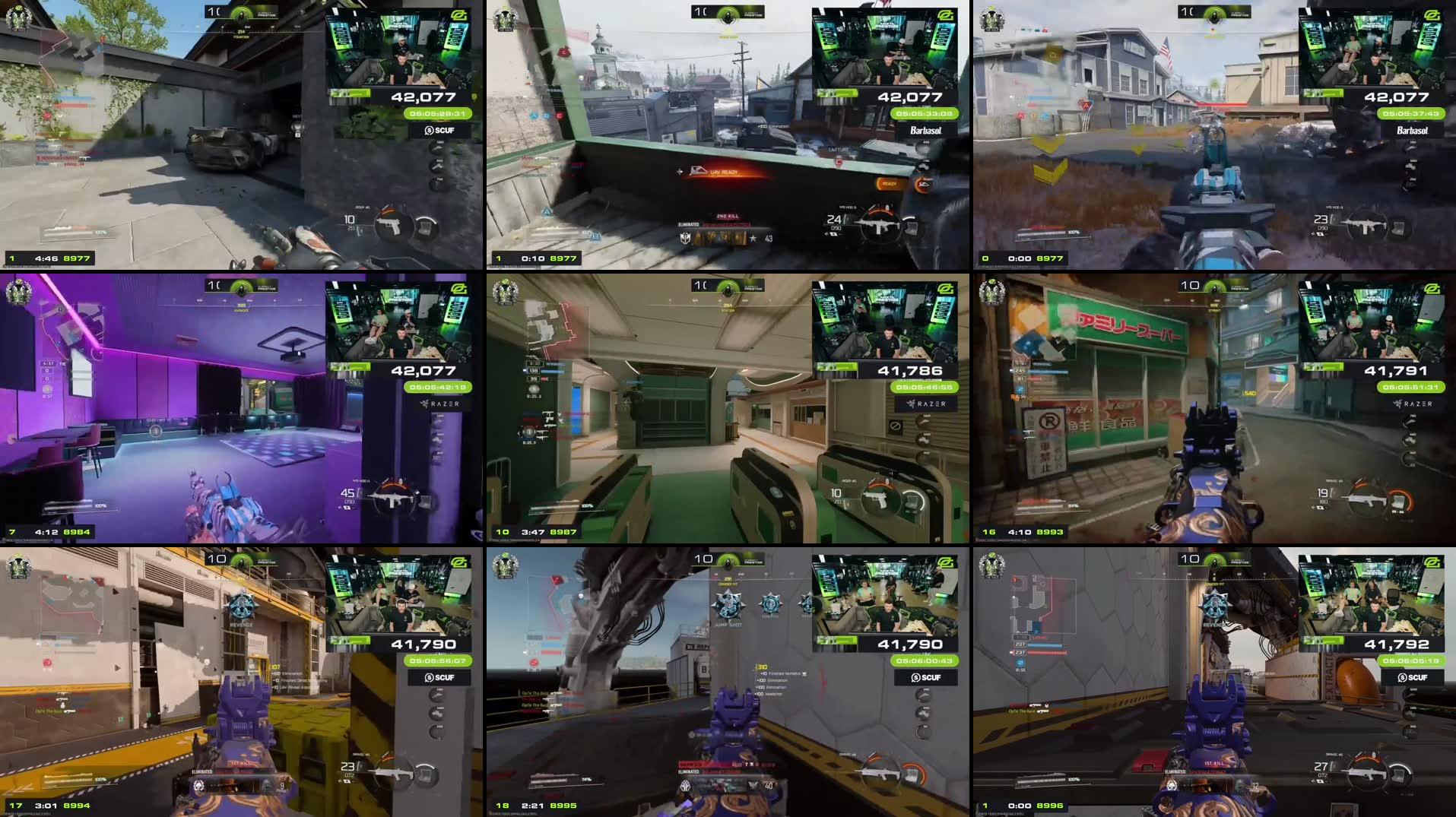The width and height of the screenshot is (1456, 817).
Task: Toggle the orange READY indicator
Action: point(890,183)
